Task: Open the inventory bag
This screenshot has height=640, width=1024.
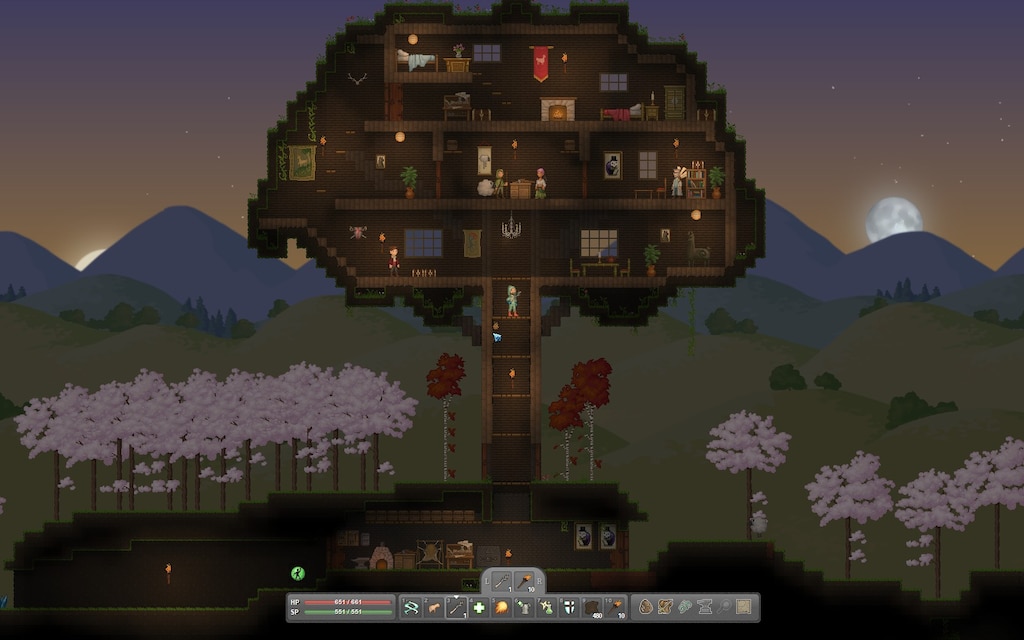Action: tap(646, 607)
